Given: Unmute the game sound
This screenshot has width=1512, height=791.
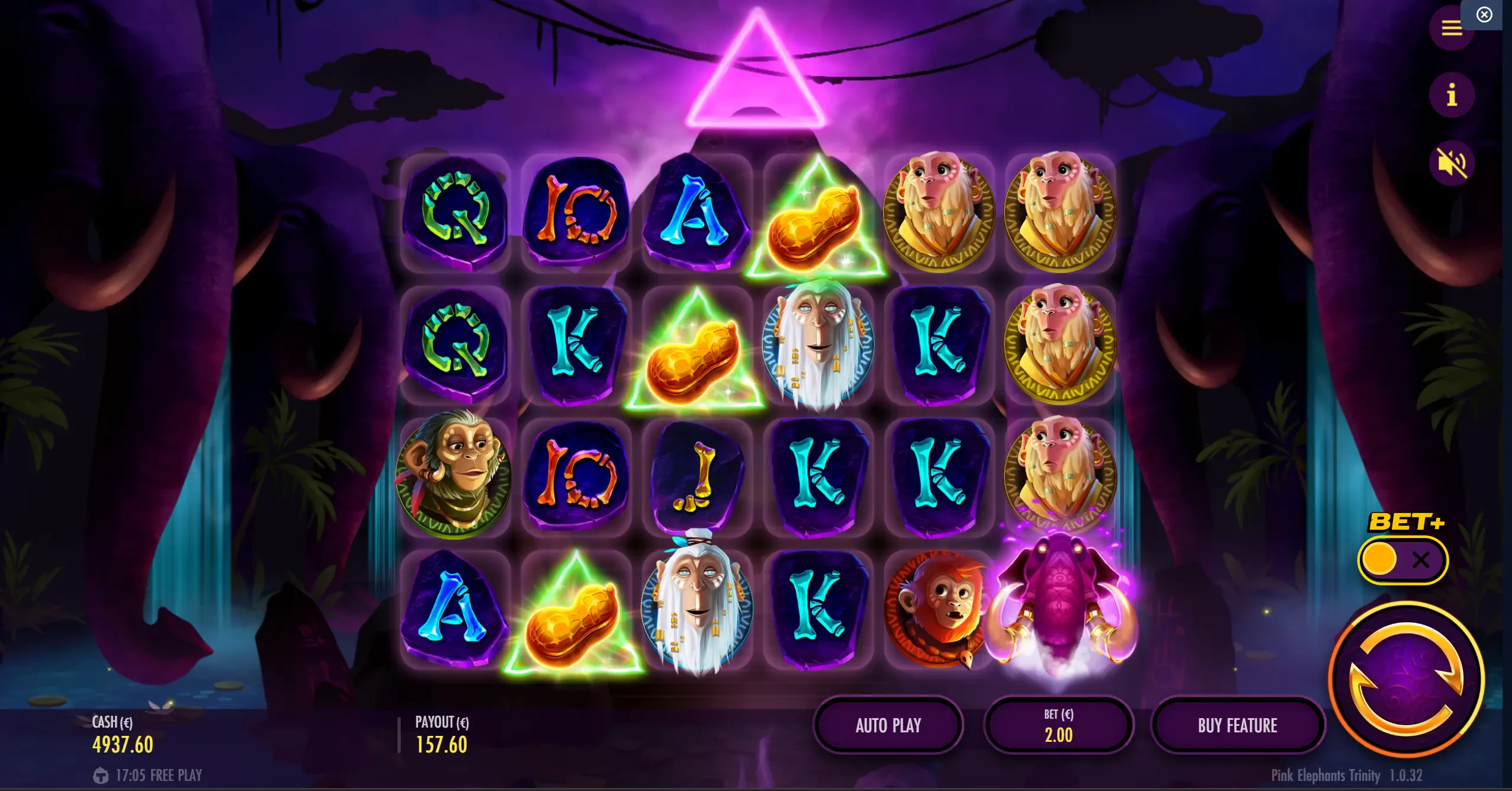Looking at the screenshot, I should click(x=1451, y=163).
